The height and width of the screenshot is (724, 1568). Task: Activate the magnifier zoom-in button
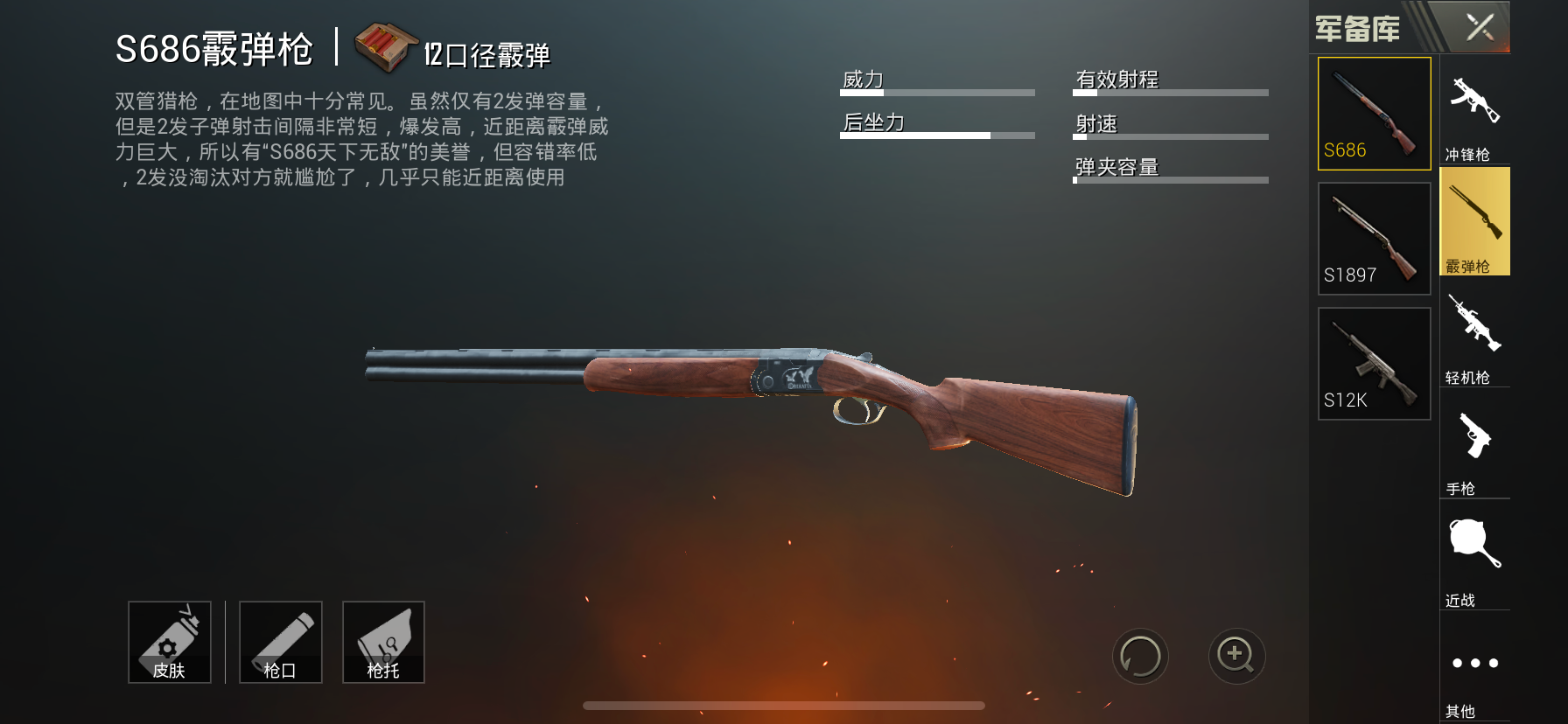pyautogui.click(x=1236, y=656)
